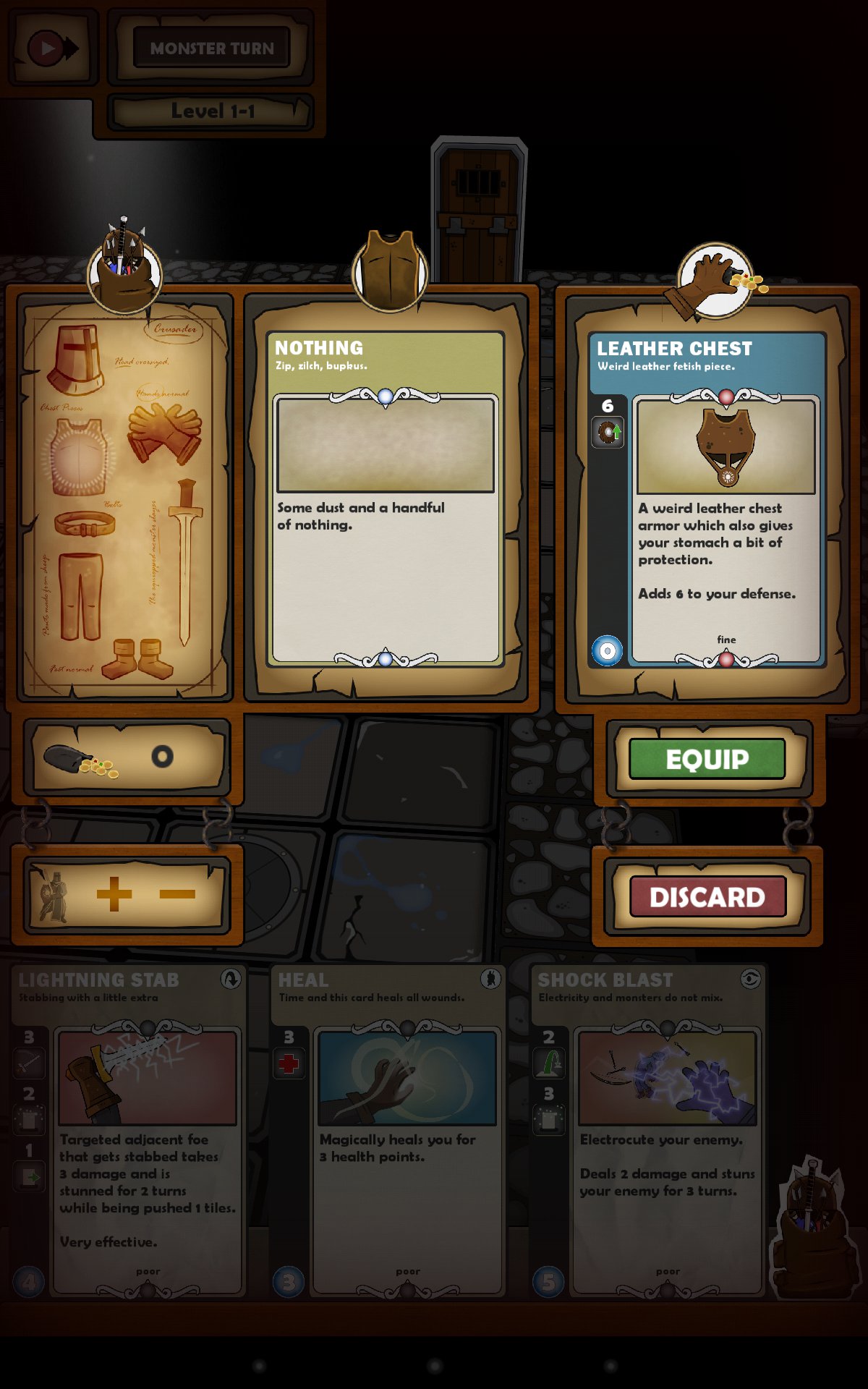Select the belt slot on equipment sheet
The width and height of the screenshot is (868, 1389).
point(85,524)
